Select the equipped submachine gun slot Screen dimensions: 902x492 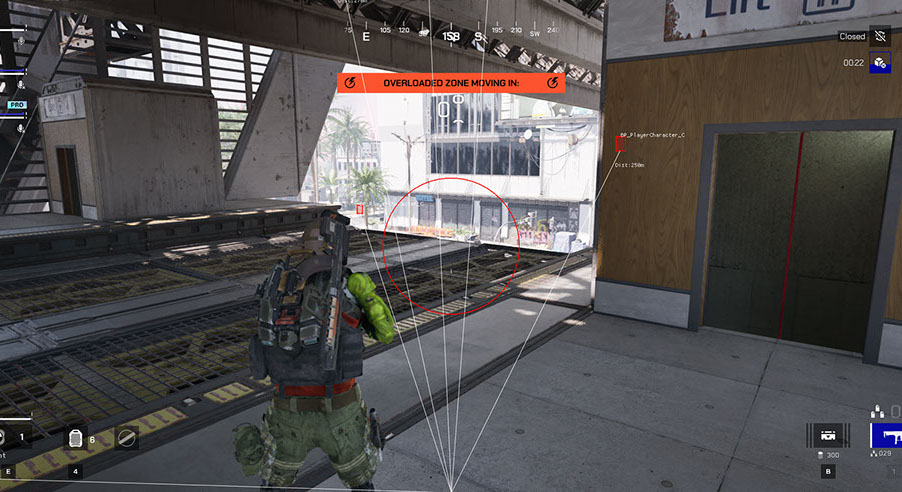[886, 436]
